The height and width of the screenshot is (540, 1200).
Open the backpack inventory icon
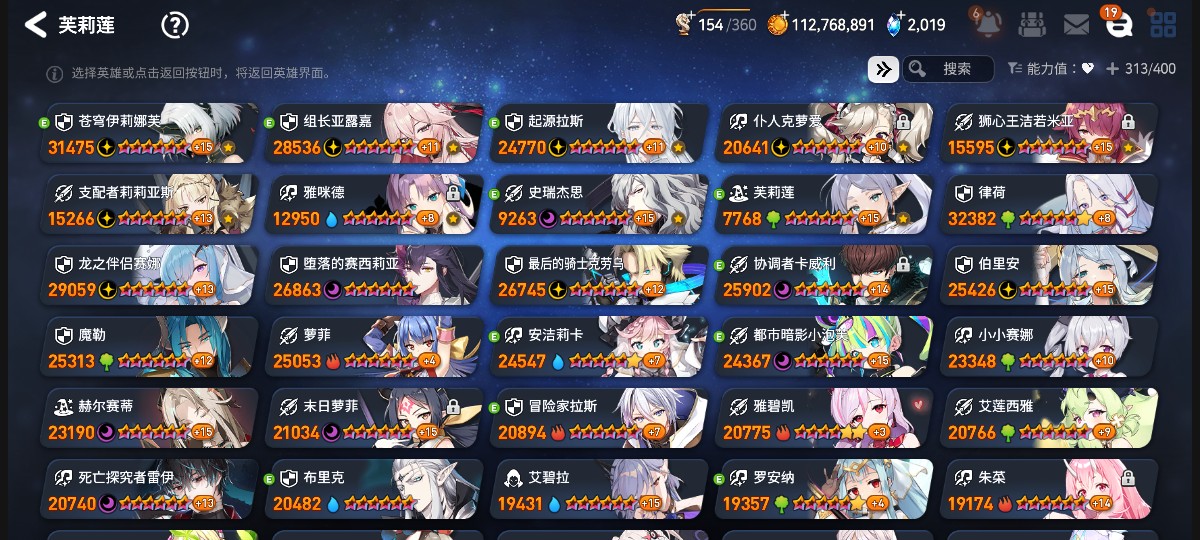[x=1032, y=24]
